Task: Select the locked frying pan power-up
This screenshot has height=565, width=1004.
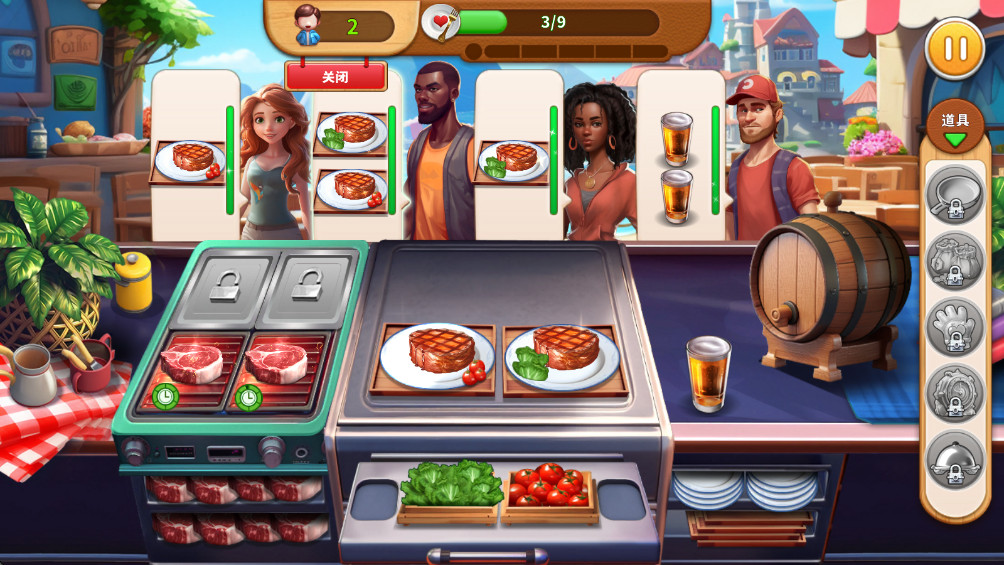Action: click(955, 194)
